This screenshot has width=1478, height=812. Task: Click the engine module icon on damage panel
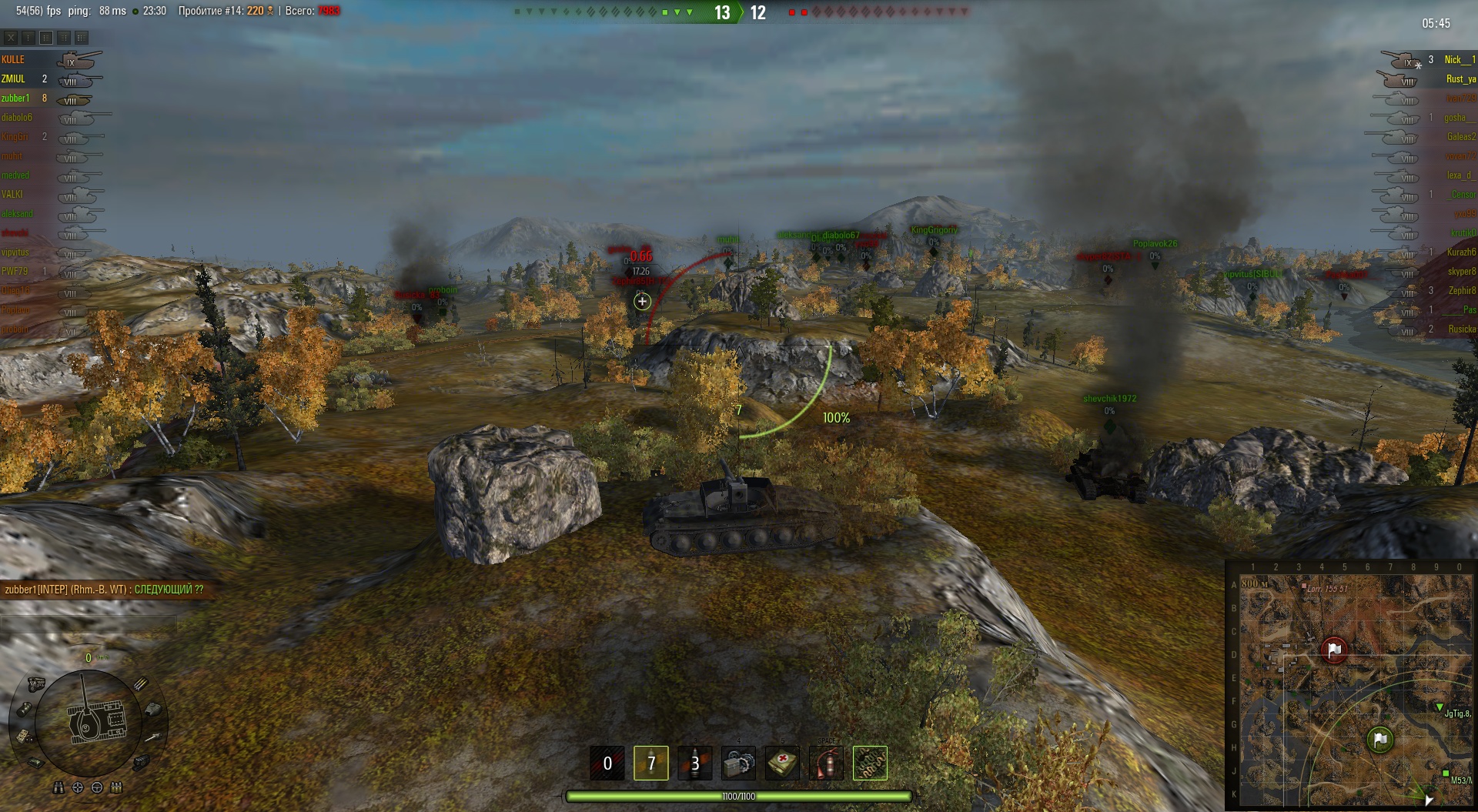pos(36,683)
